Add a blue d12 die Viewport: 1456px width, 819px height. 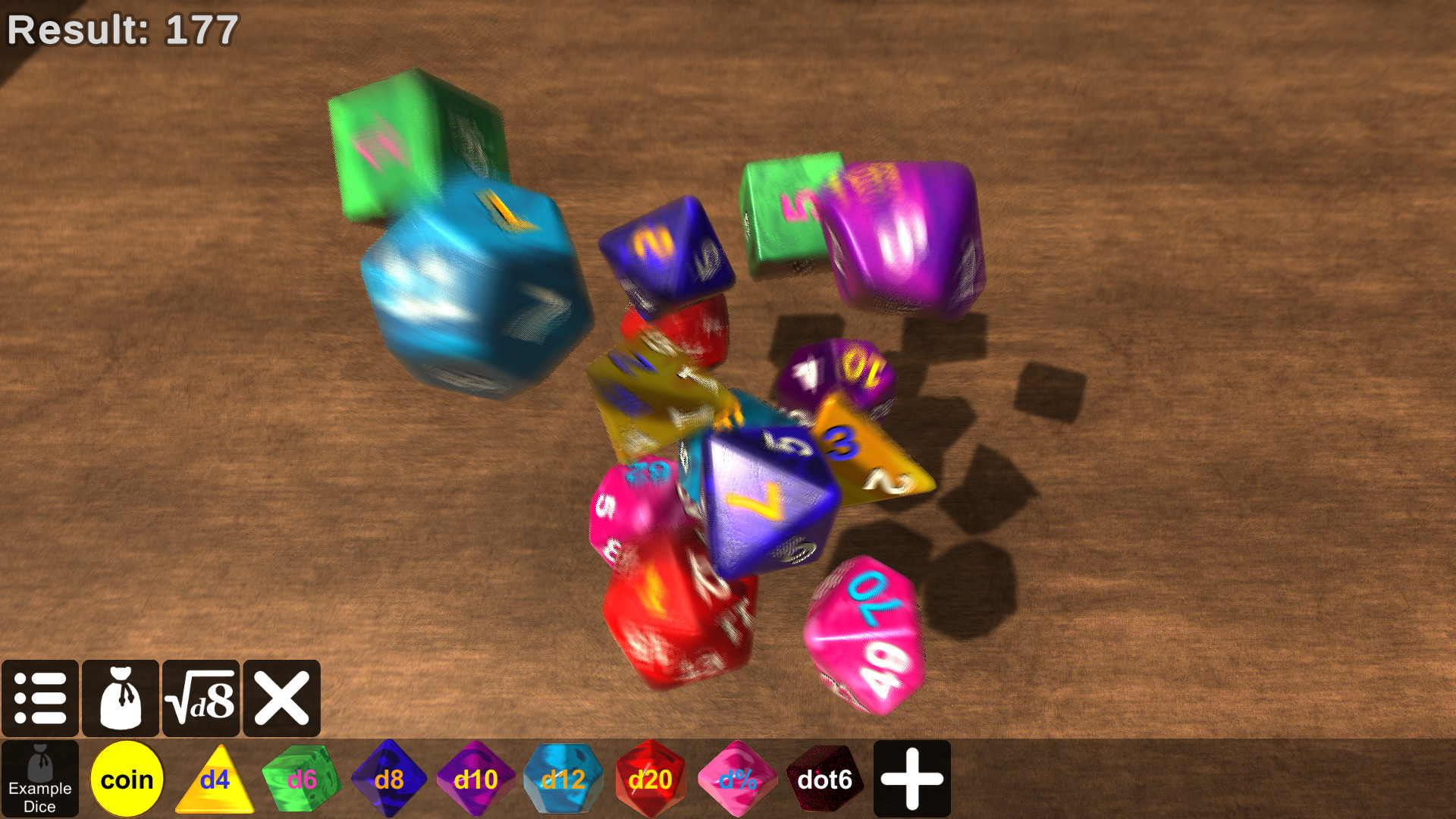pyautogui.click(x=563, y=778)
